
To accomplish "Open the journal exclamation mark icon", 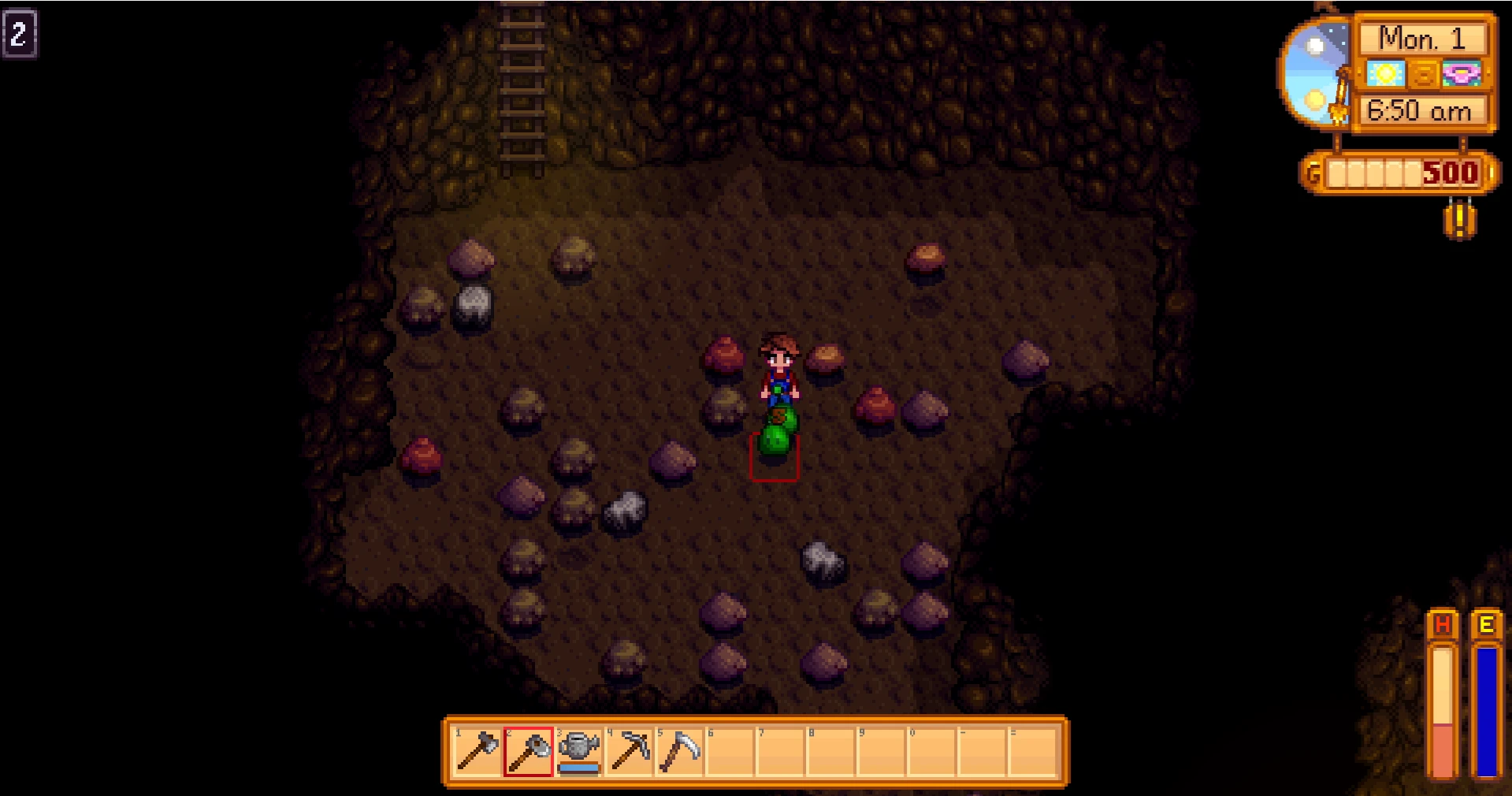I will pos(1459,219).
